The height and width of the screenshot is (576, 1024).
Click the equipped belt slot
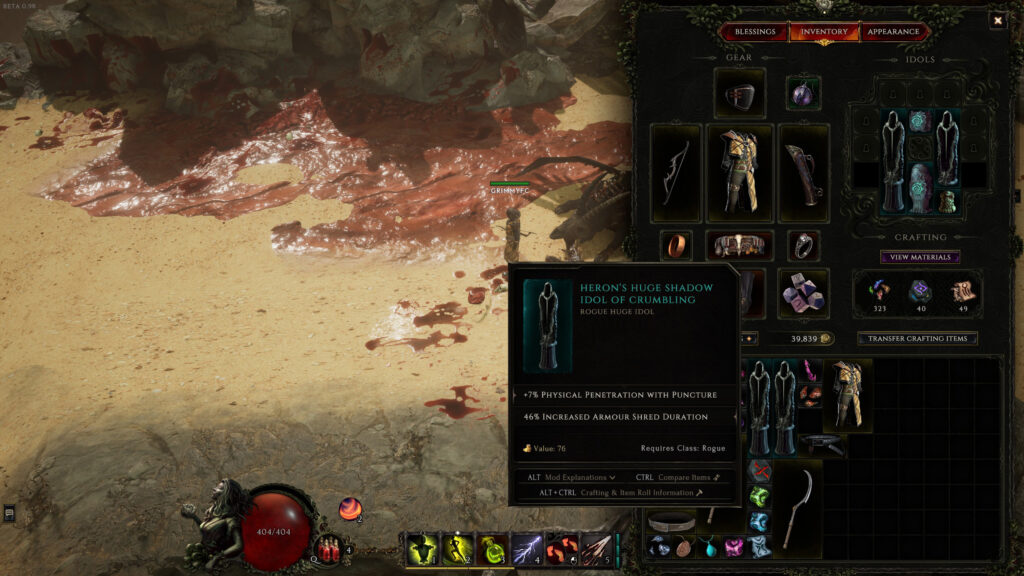[740, 246]
